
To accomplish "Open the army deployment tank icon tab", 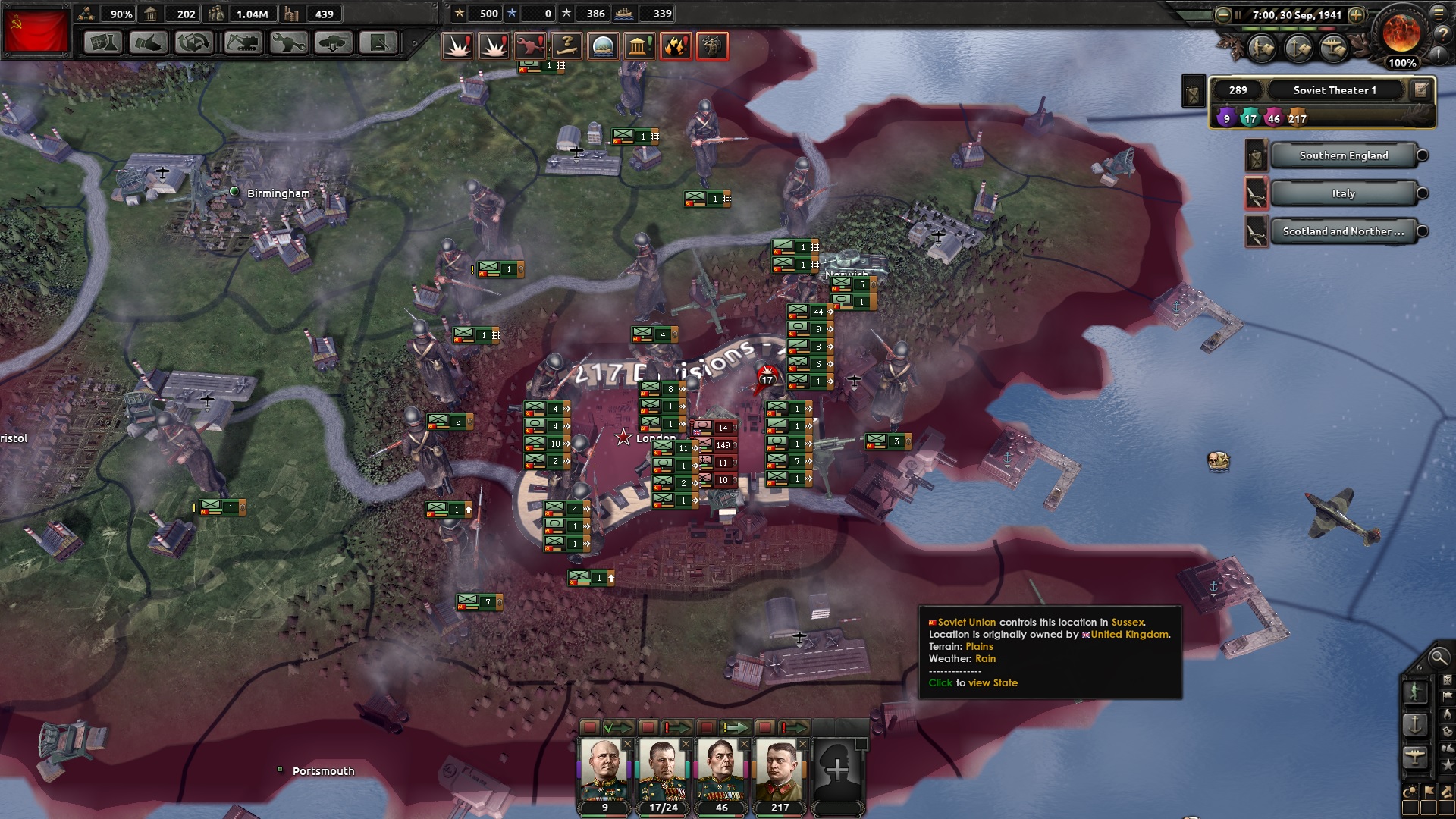I will tap(334, 43).
